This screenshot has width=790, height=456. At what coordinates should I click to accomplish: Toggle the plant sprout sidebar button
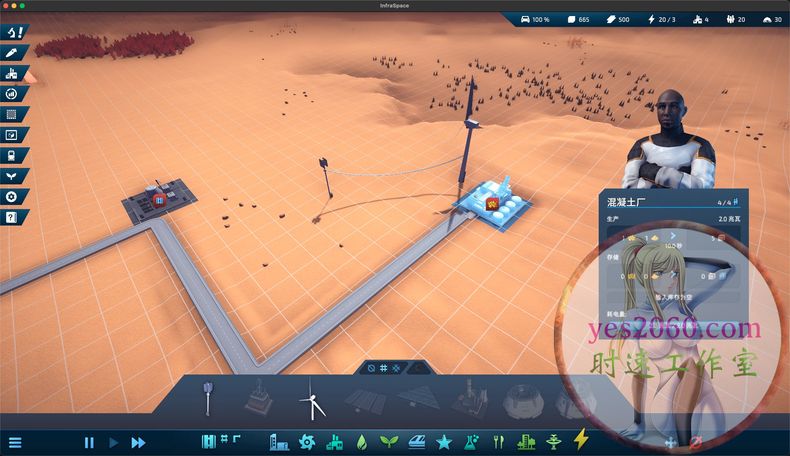click(11, 175)
